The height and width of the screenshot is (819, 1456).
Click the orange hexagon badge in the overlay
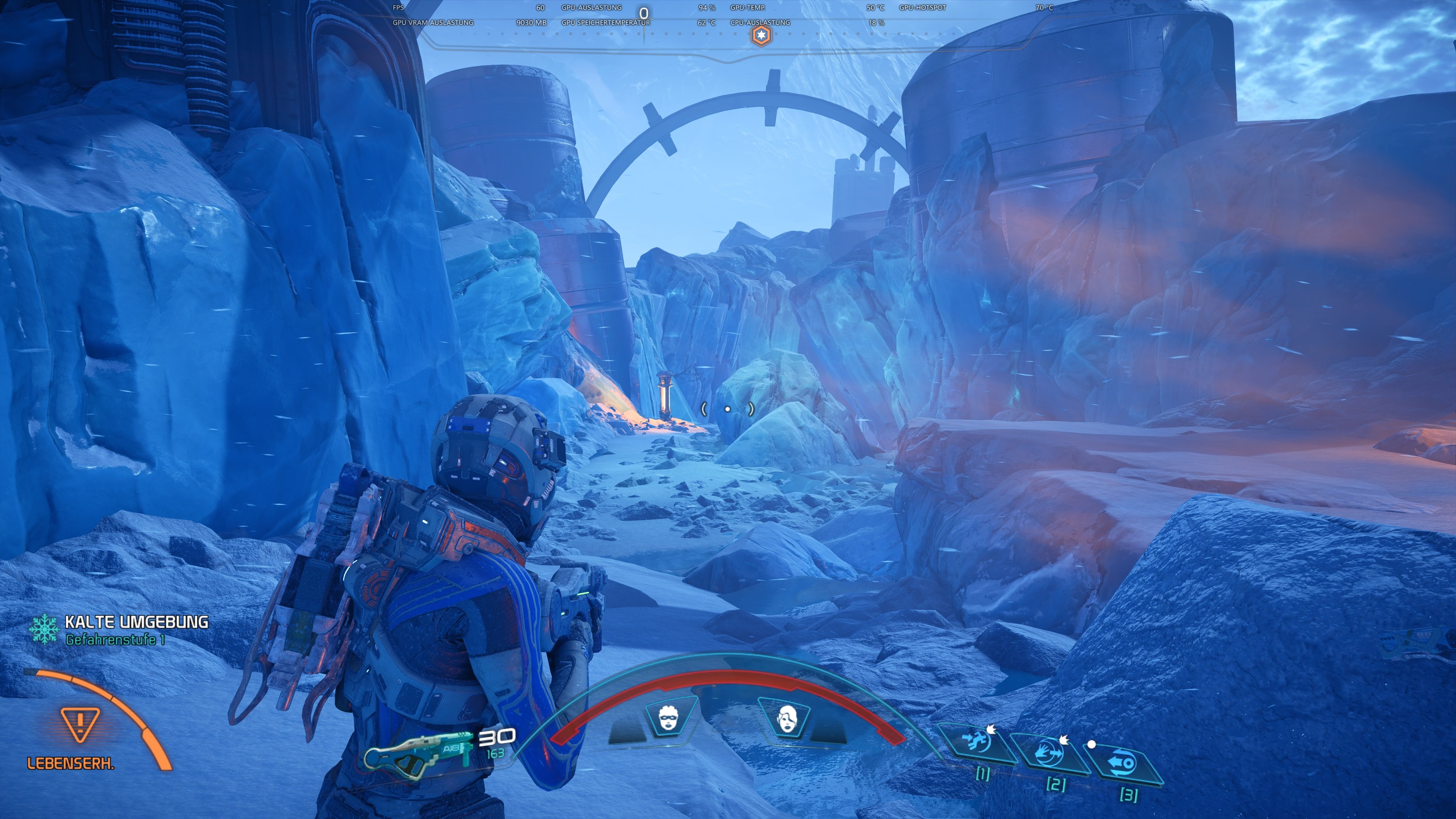click(762, 36)
